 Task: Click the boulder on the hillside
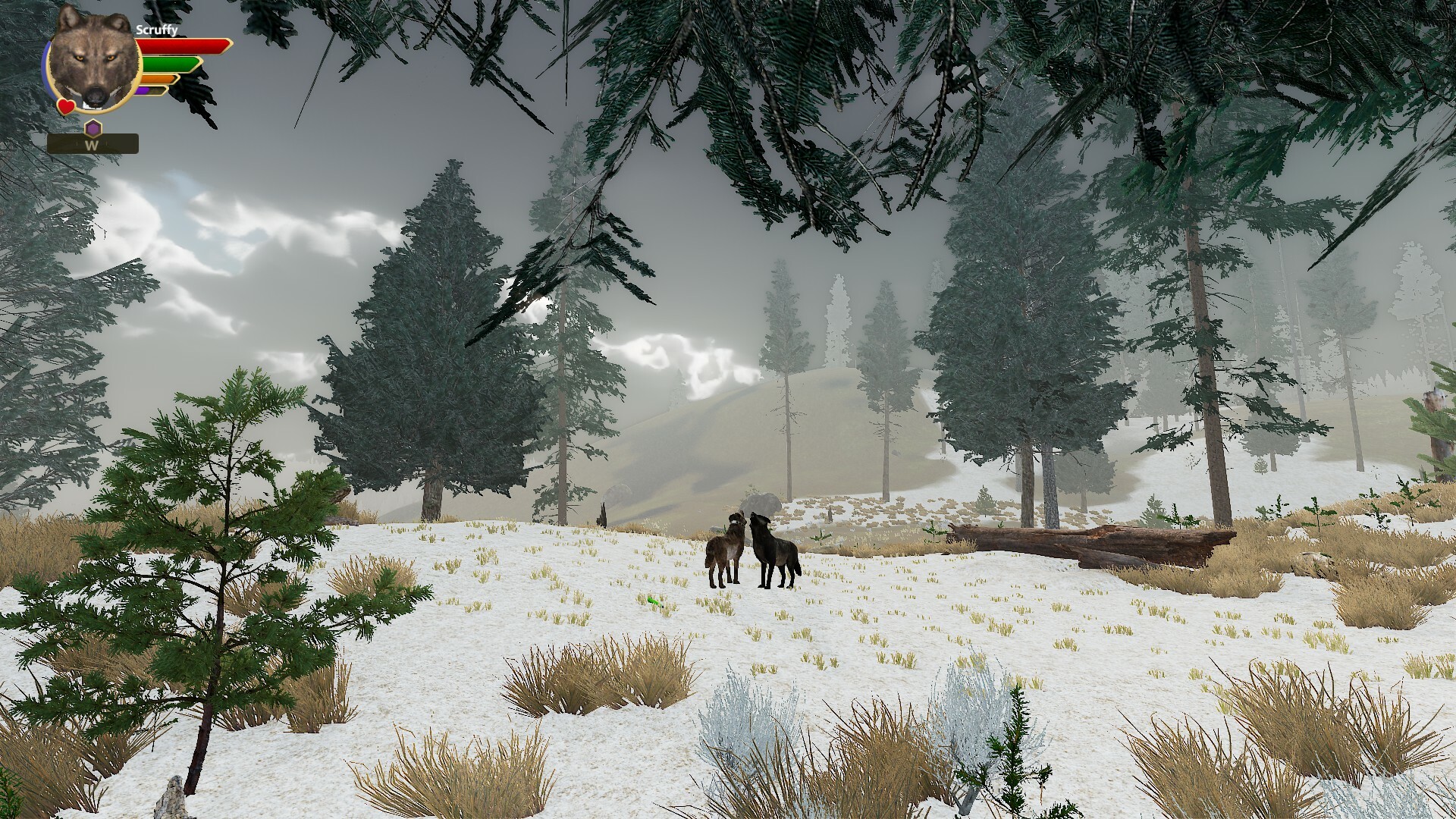(762, 504)
